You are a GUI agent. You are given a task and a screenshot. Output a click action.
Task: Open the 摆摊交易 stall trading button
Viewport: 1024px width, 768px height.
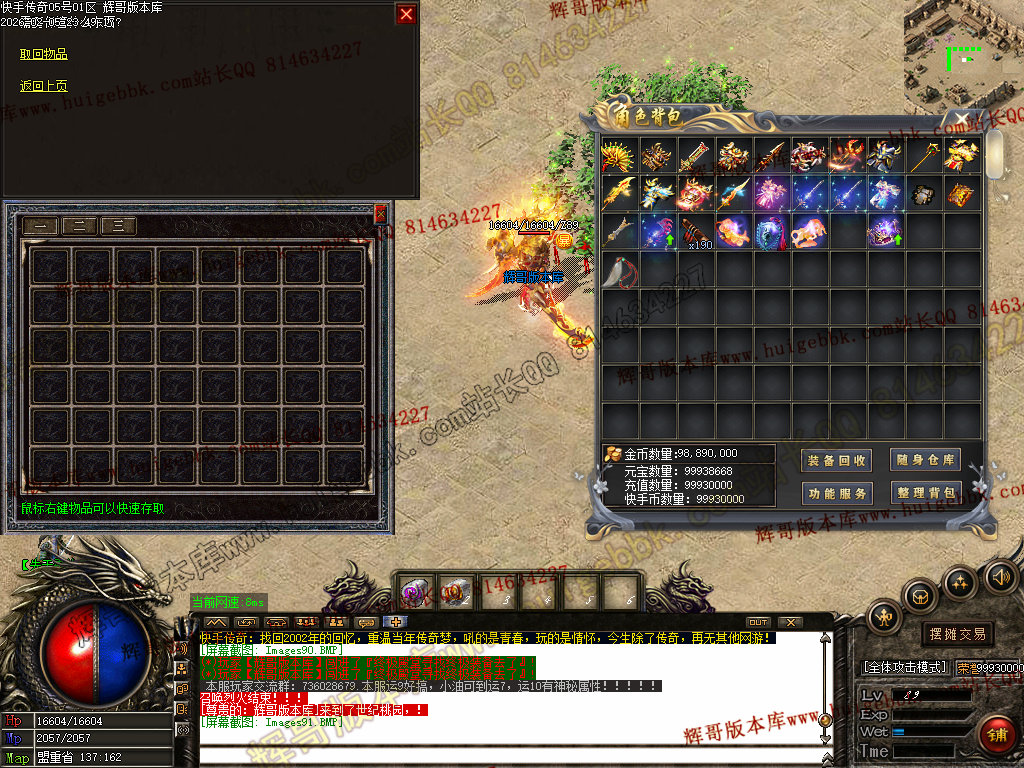(957, 634)
